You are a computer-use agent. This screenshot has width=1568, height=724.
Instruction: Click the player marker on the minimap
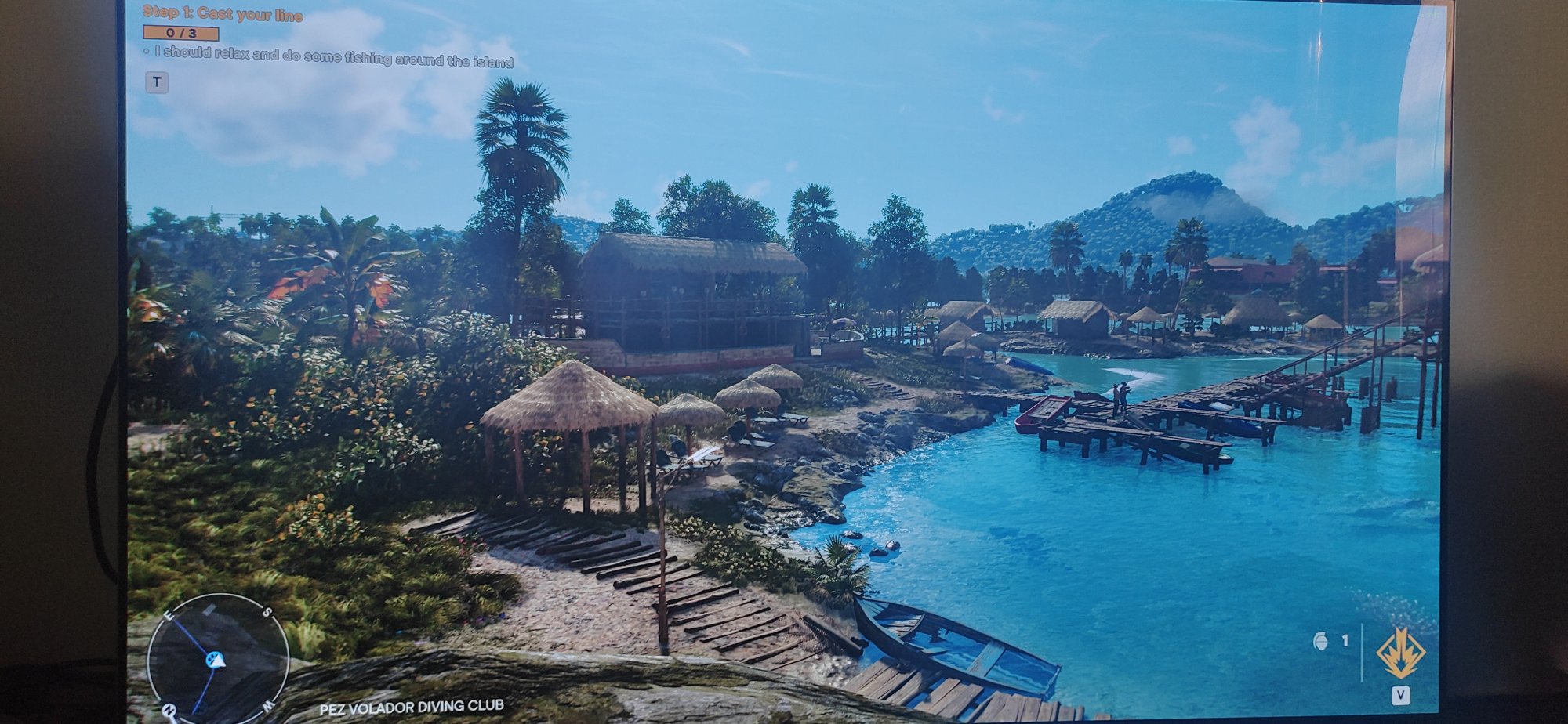pos(215,661)
